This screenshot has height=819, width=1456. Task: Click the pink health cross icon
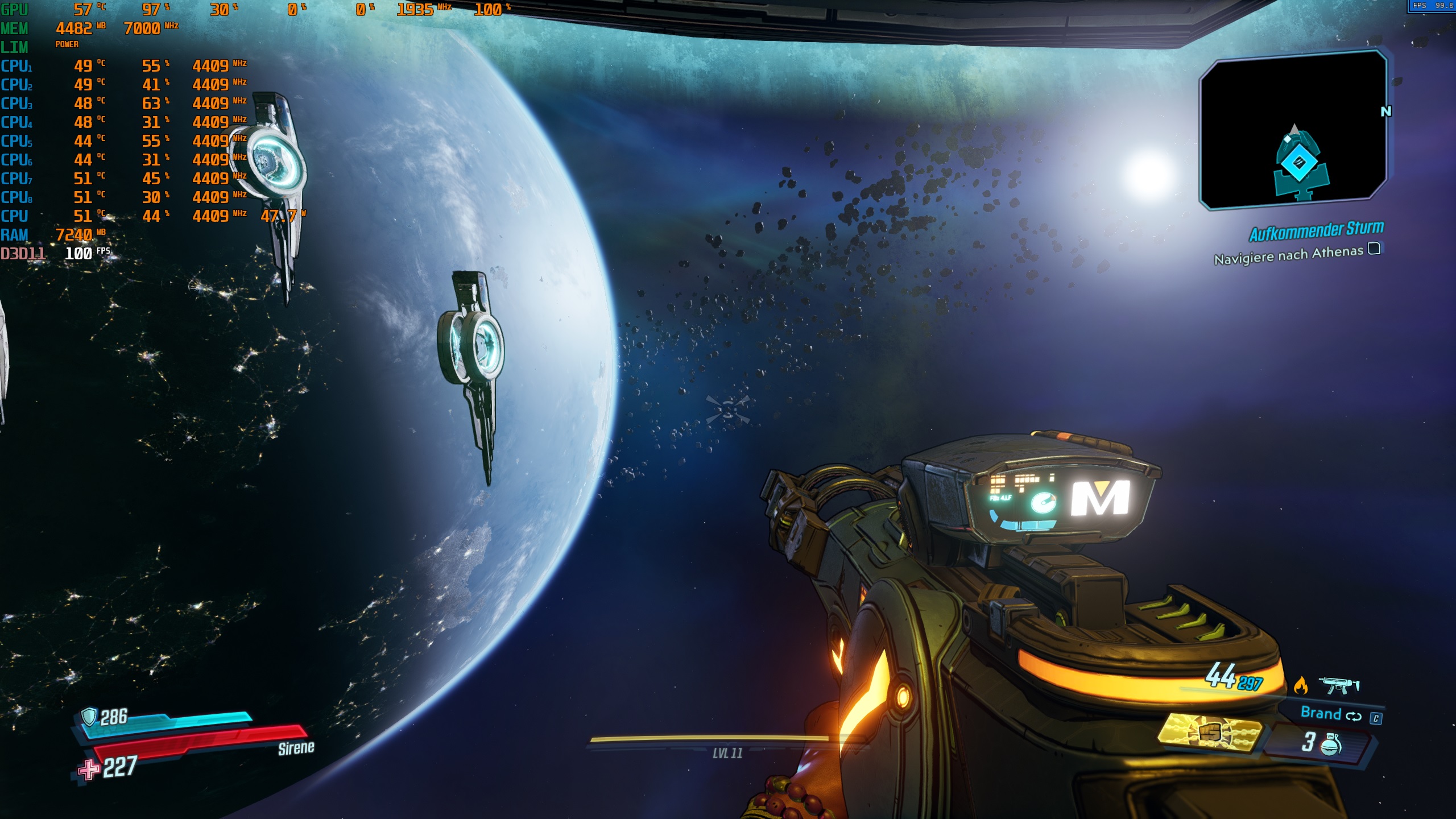pyautogui.click(x=88, y=770)
